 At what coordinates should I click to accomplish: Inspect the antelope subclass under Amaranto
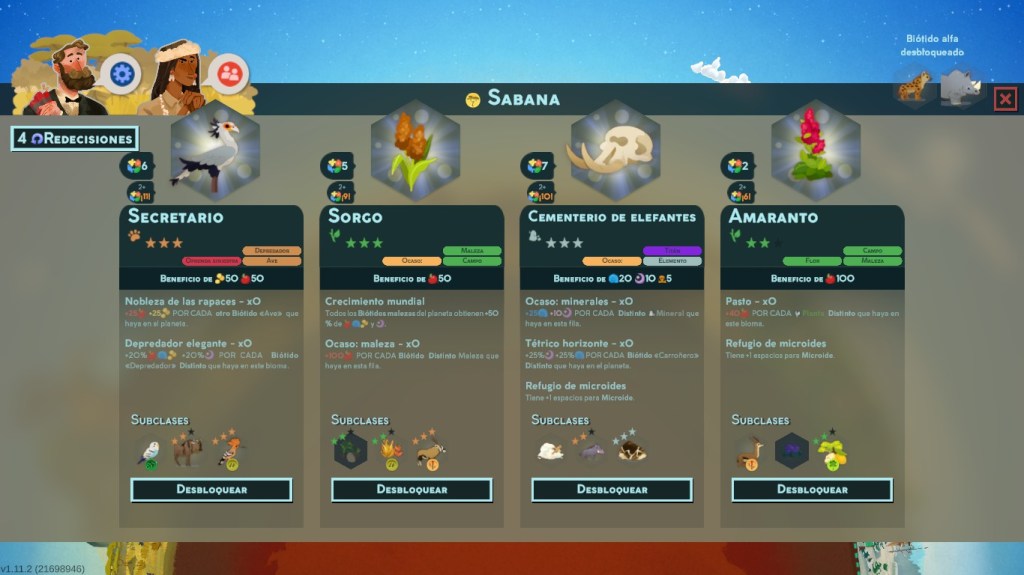(748, 451)
